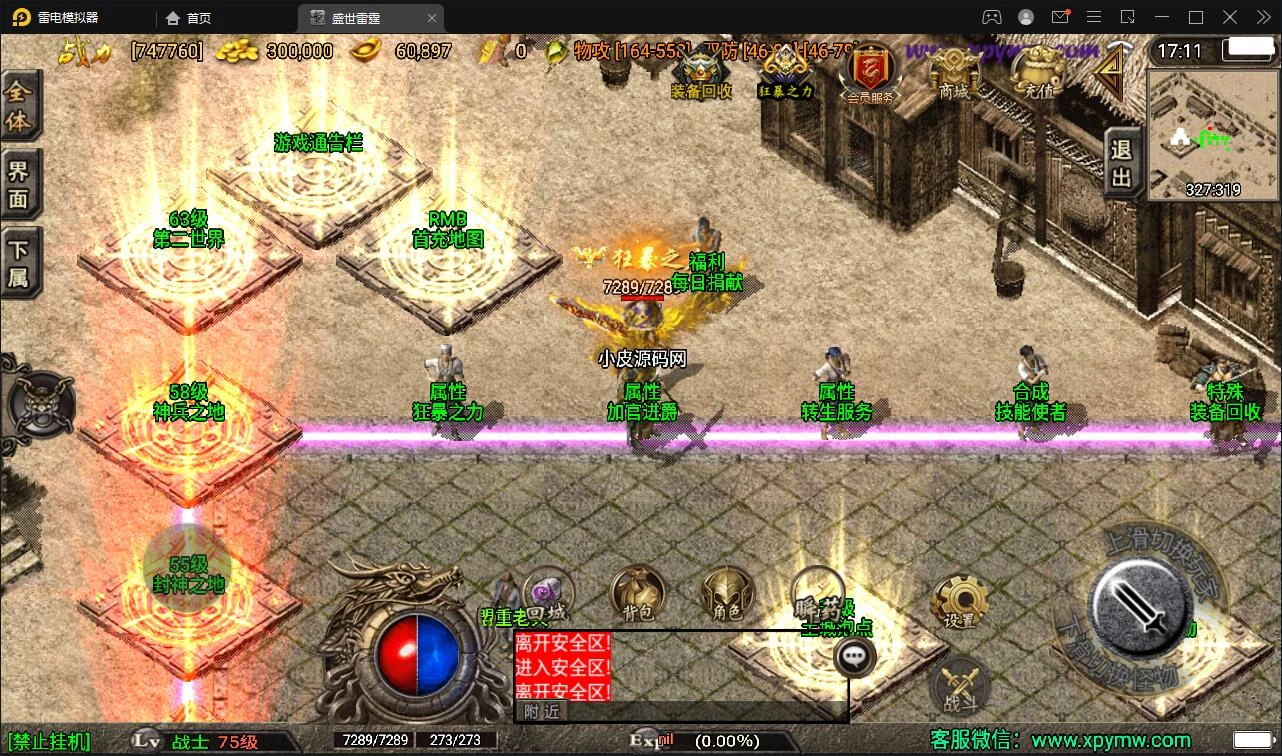This screenshot has height=756, width=1282.
Task: Open 会员服务 member services
Action: pyautogui.click(x=870, y=72)
